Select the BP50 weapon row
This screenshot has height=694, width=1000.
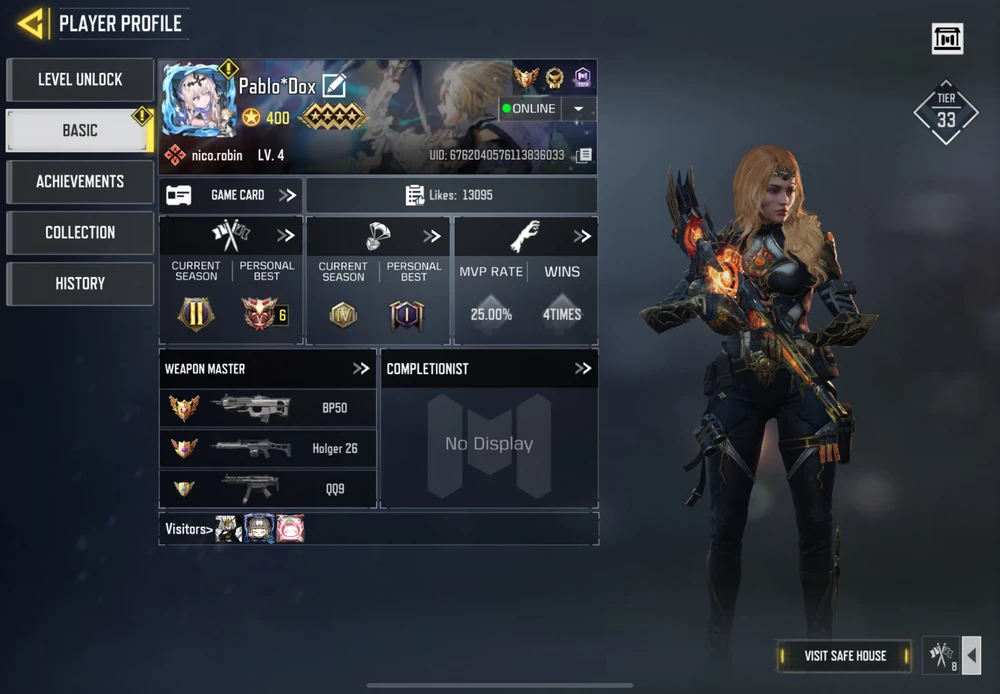[268, 408]
